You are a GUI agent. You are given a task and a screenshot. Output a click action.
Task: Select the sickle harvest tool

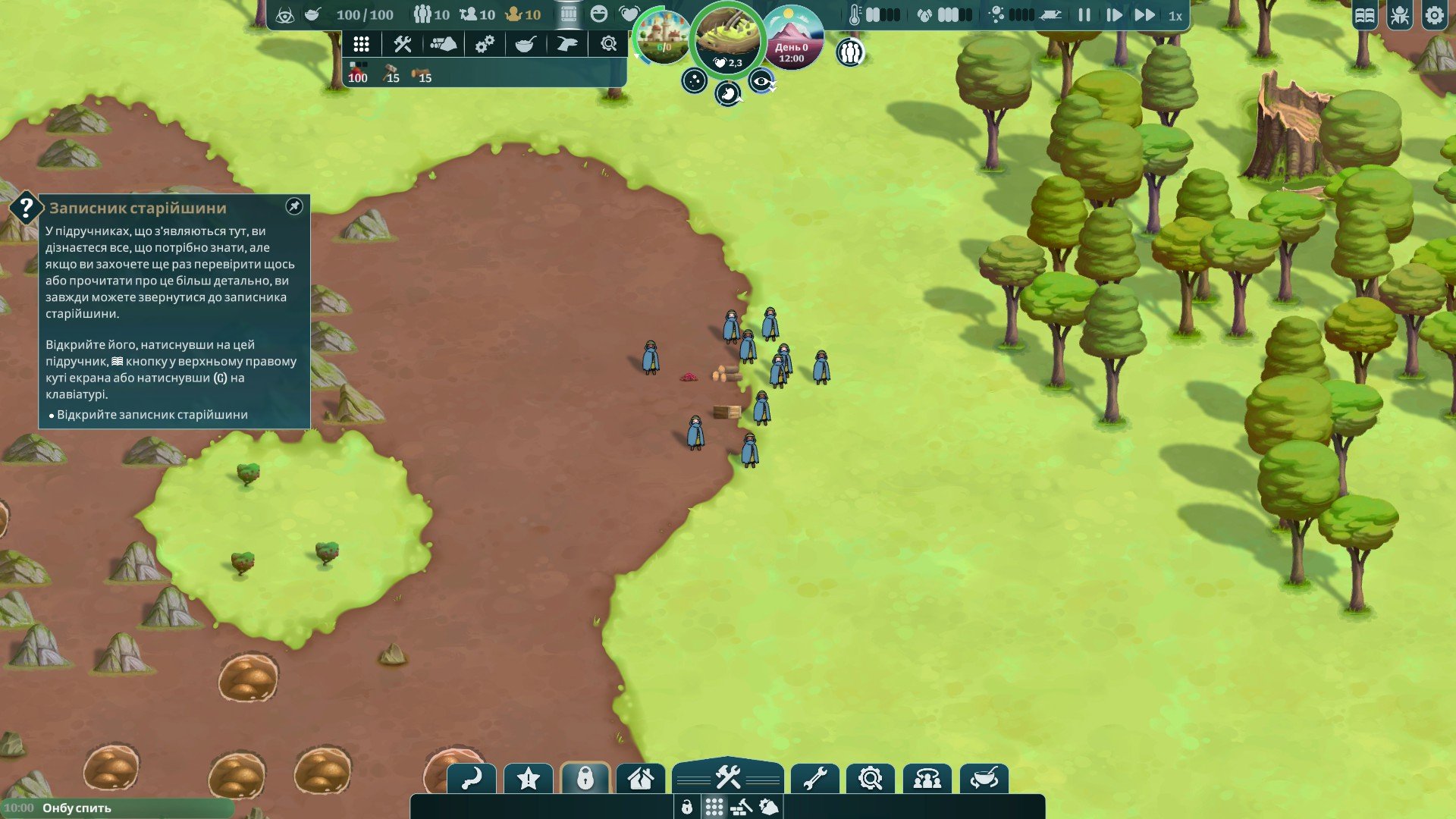472,779
